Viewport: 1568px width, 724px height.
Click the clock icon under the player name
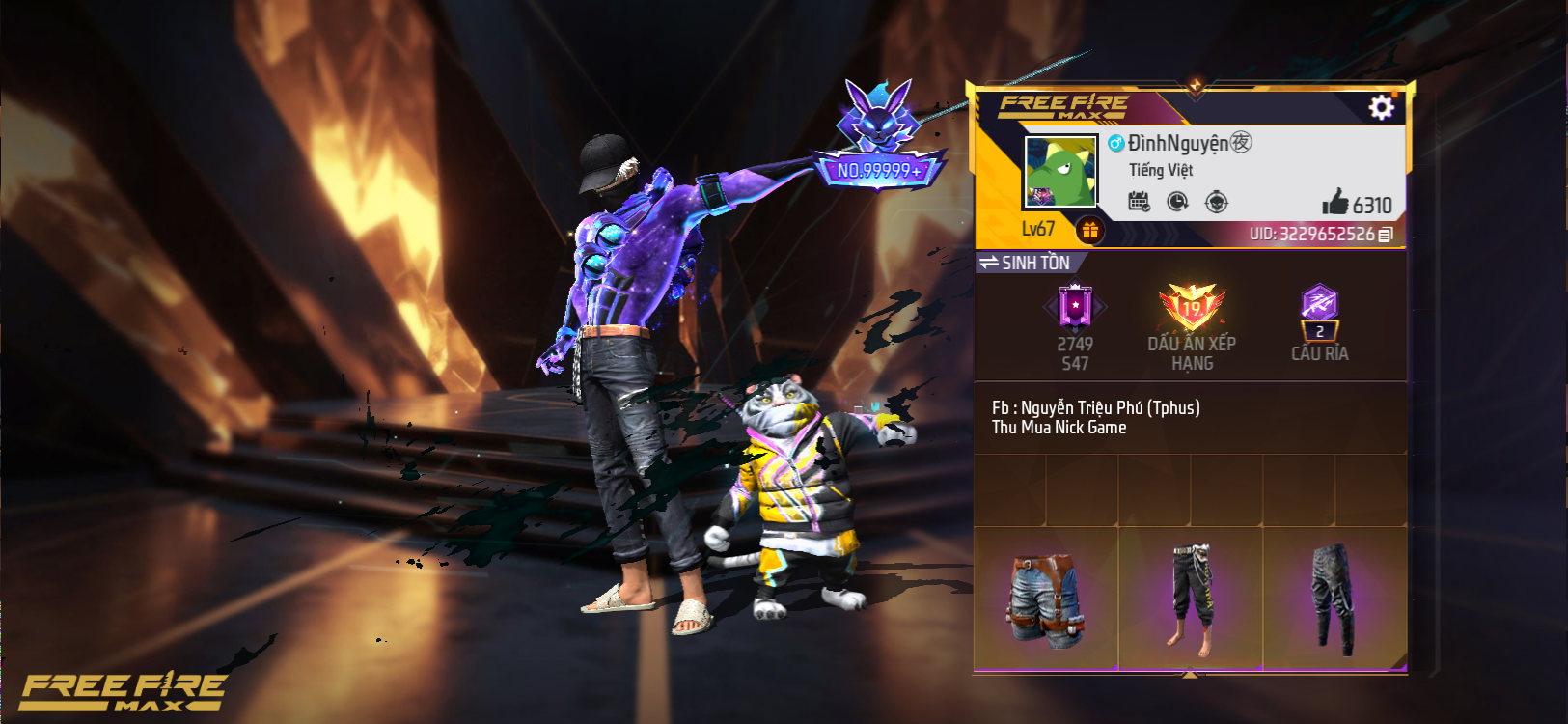[1177, 202]
